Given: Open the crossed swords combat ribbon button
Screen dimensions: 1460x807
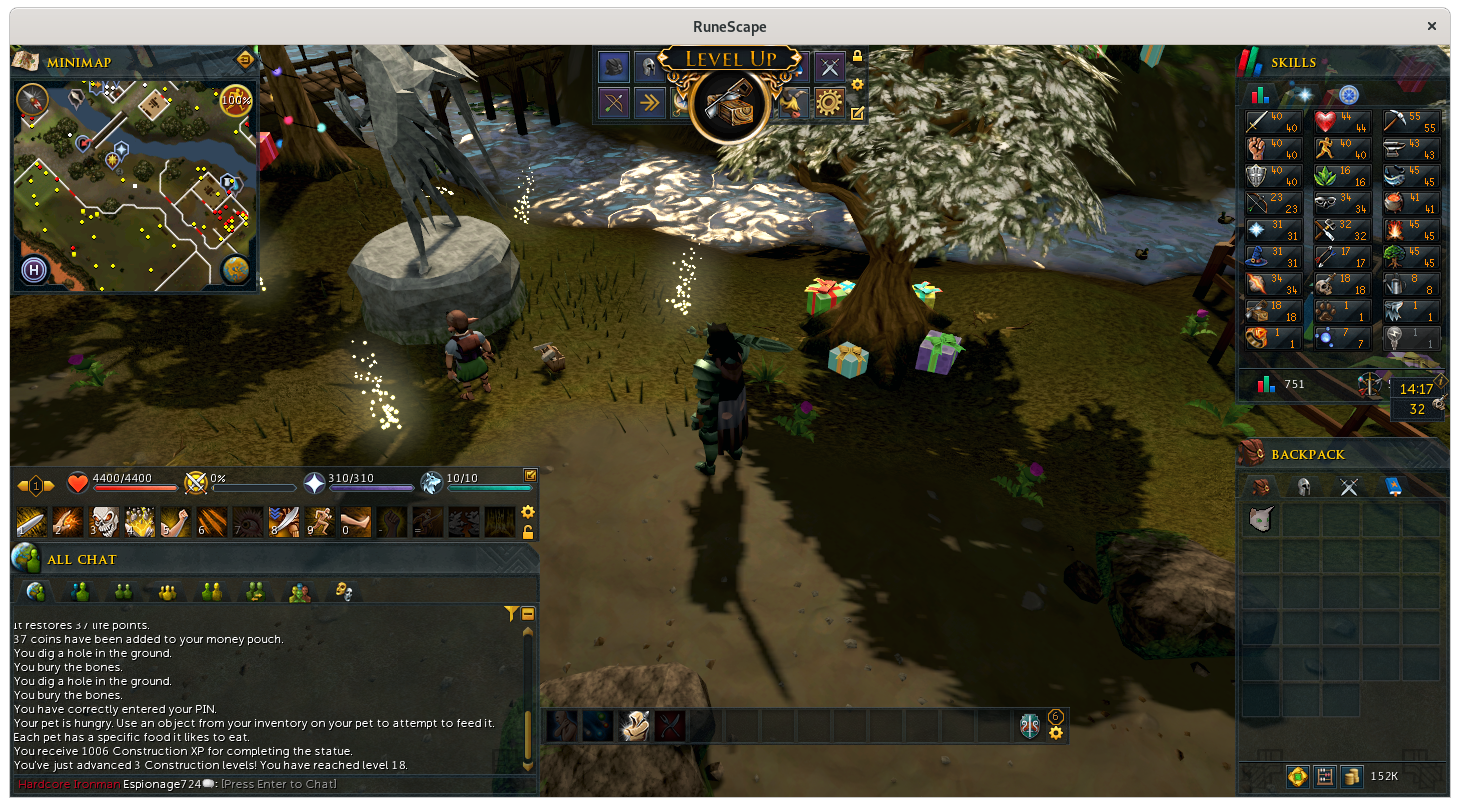Looking at the screenshot, I should 829,67.
